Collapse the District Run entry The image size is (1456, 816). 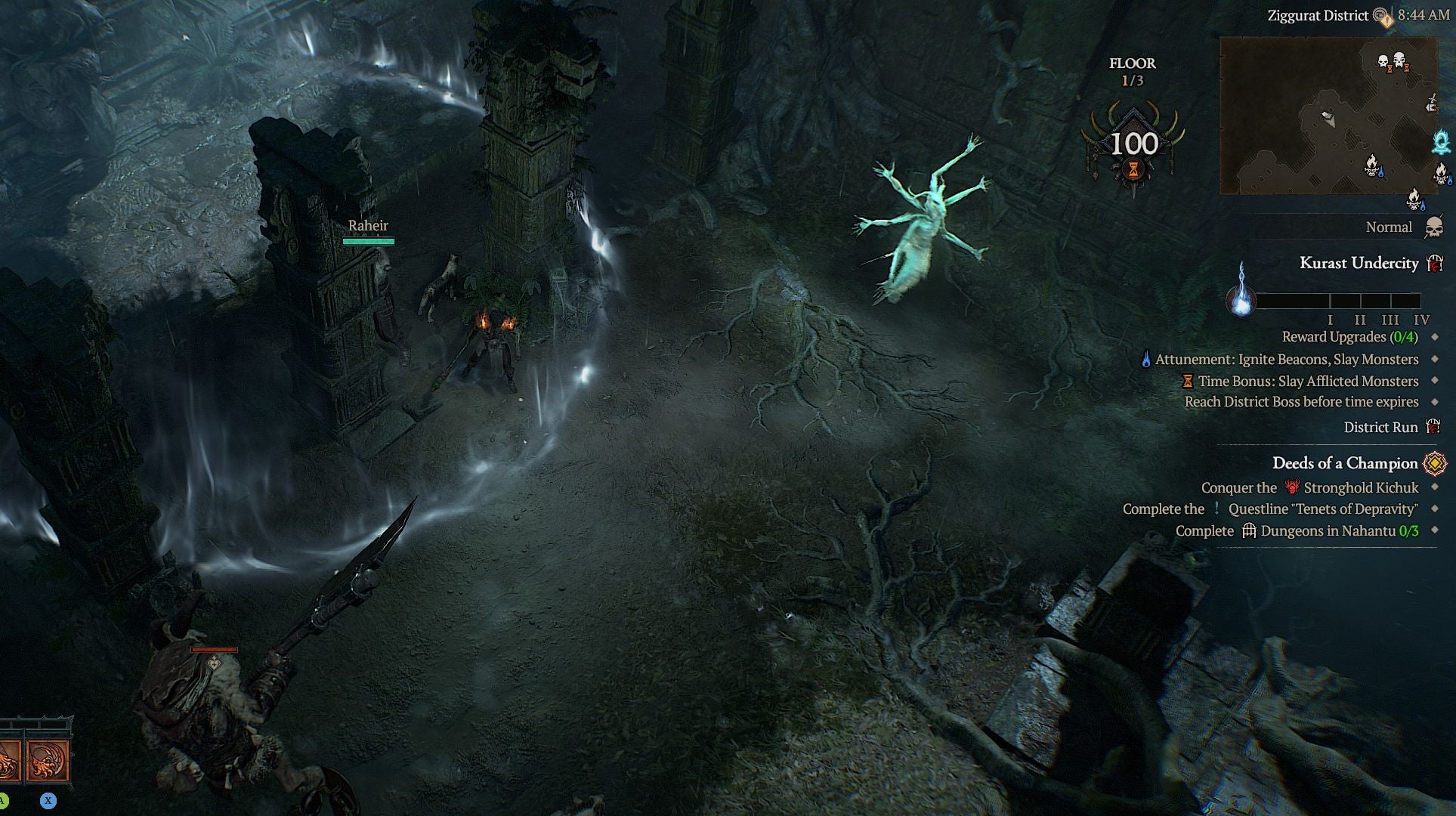coord(1380,427)
